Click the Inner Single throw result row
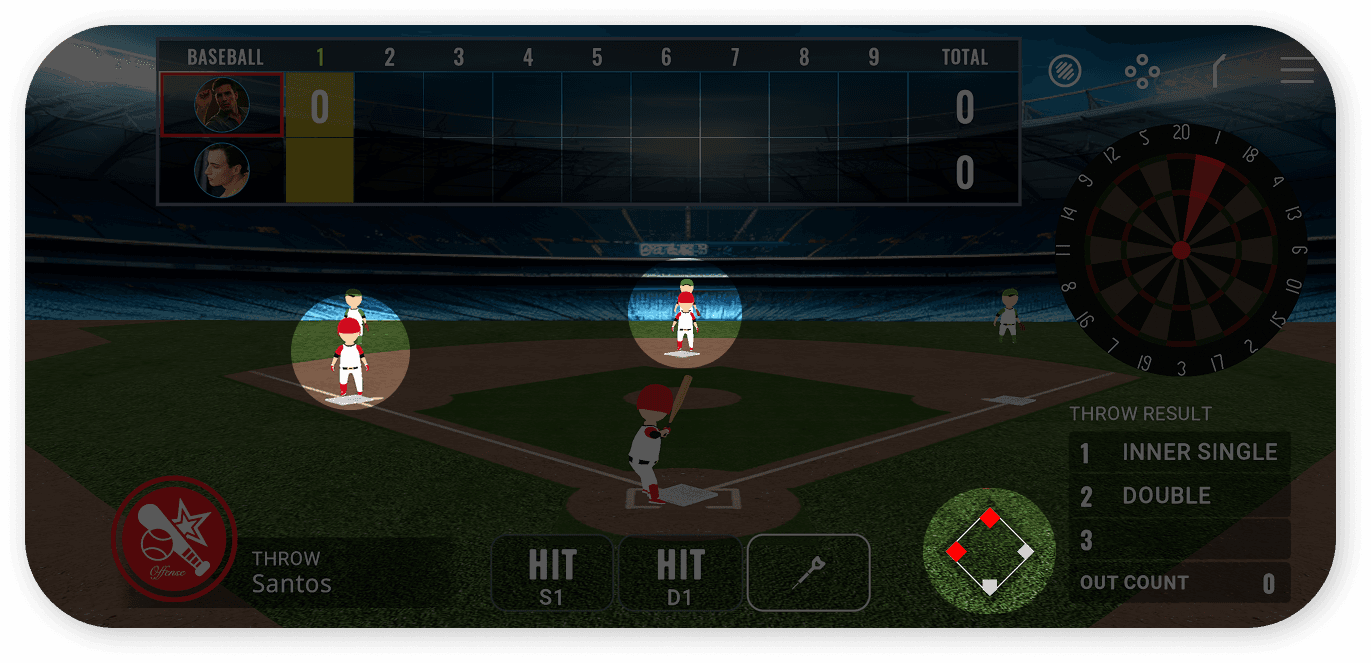The height and width of the screenshot is (663, 1371). 1180,452
